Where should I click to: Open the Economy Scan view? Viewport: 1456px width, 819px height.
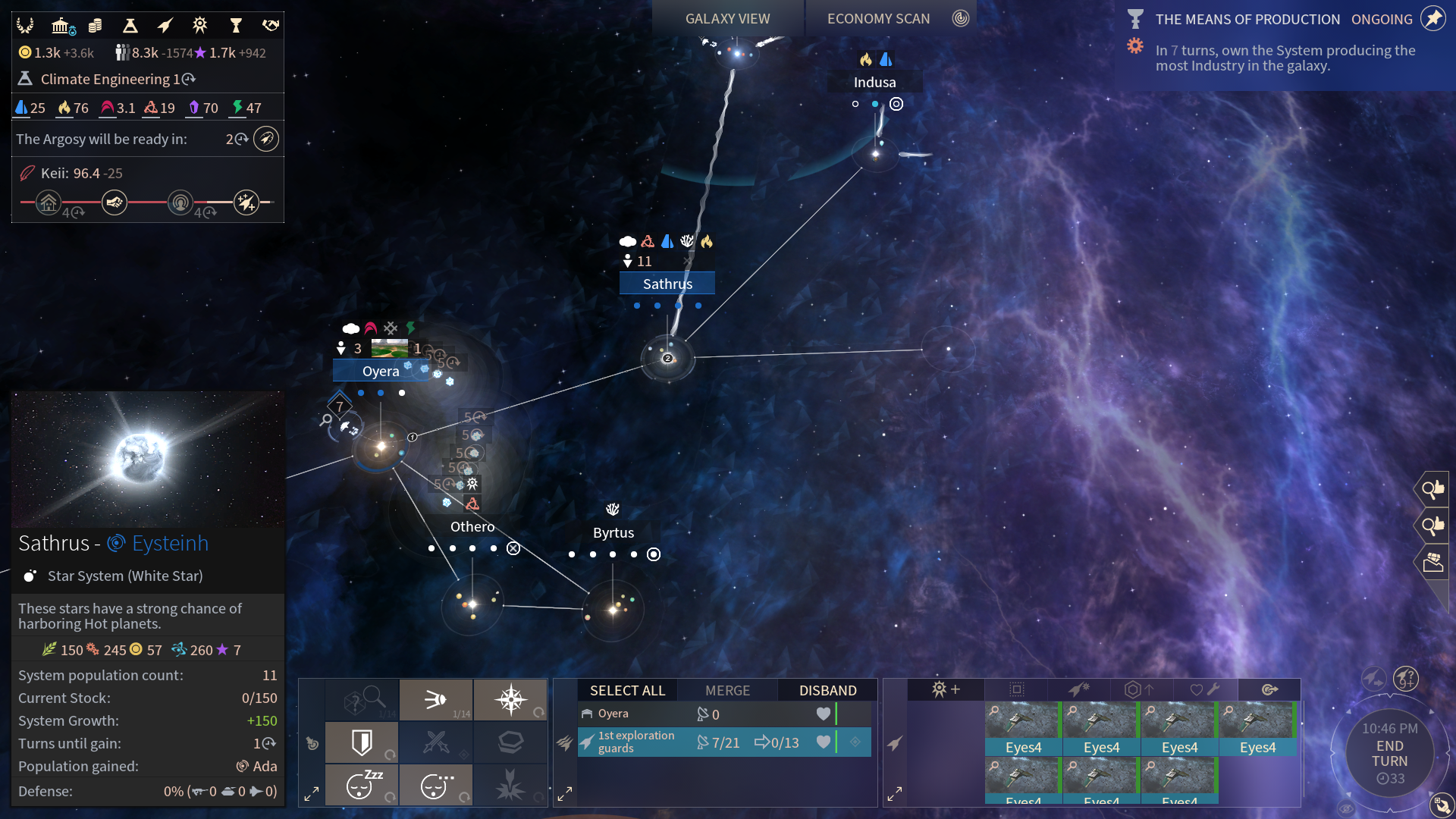[878, 19]
